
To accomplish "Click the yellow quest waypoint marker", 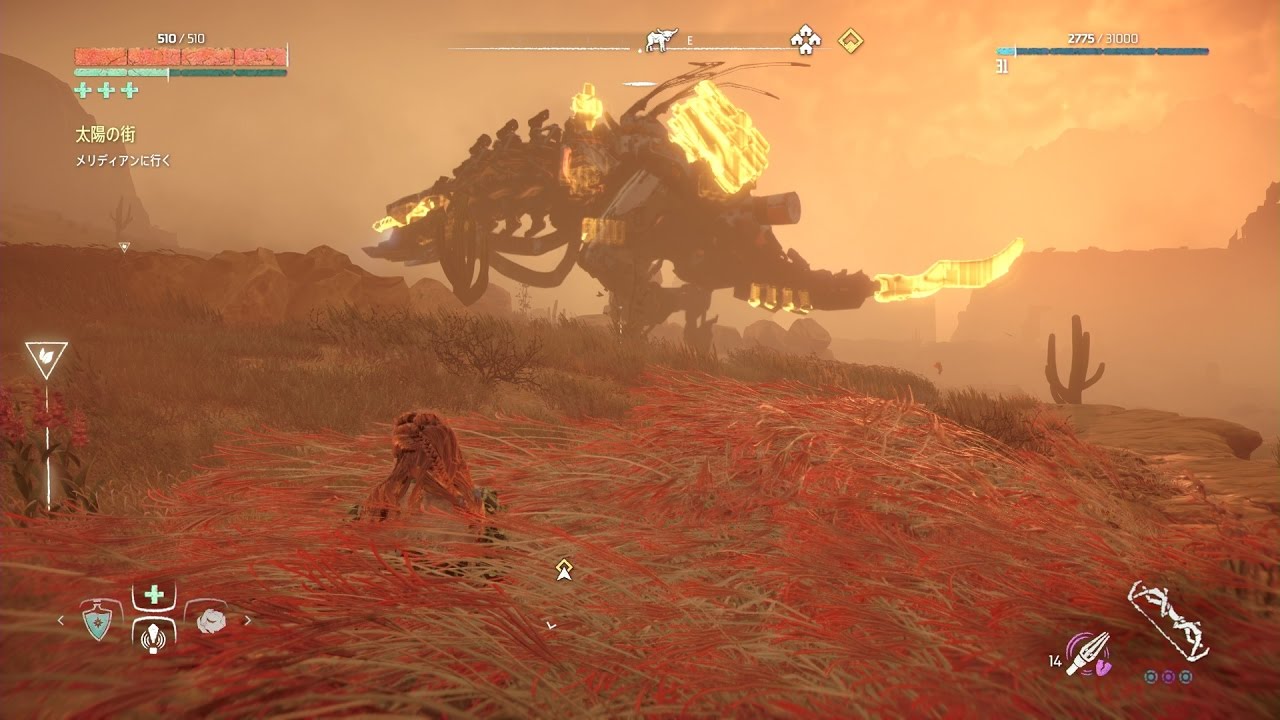I will point(564,570).
